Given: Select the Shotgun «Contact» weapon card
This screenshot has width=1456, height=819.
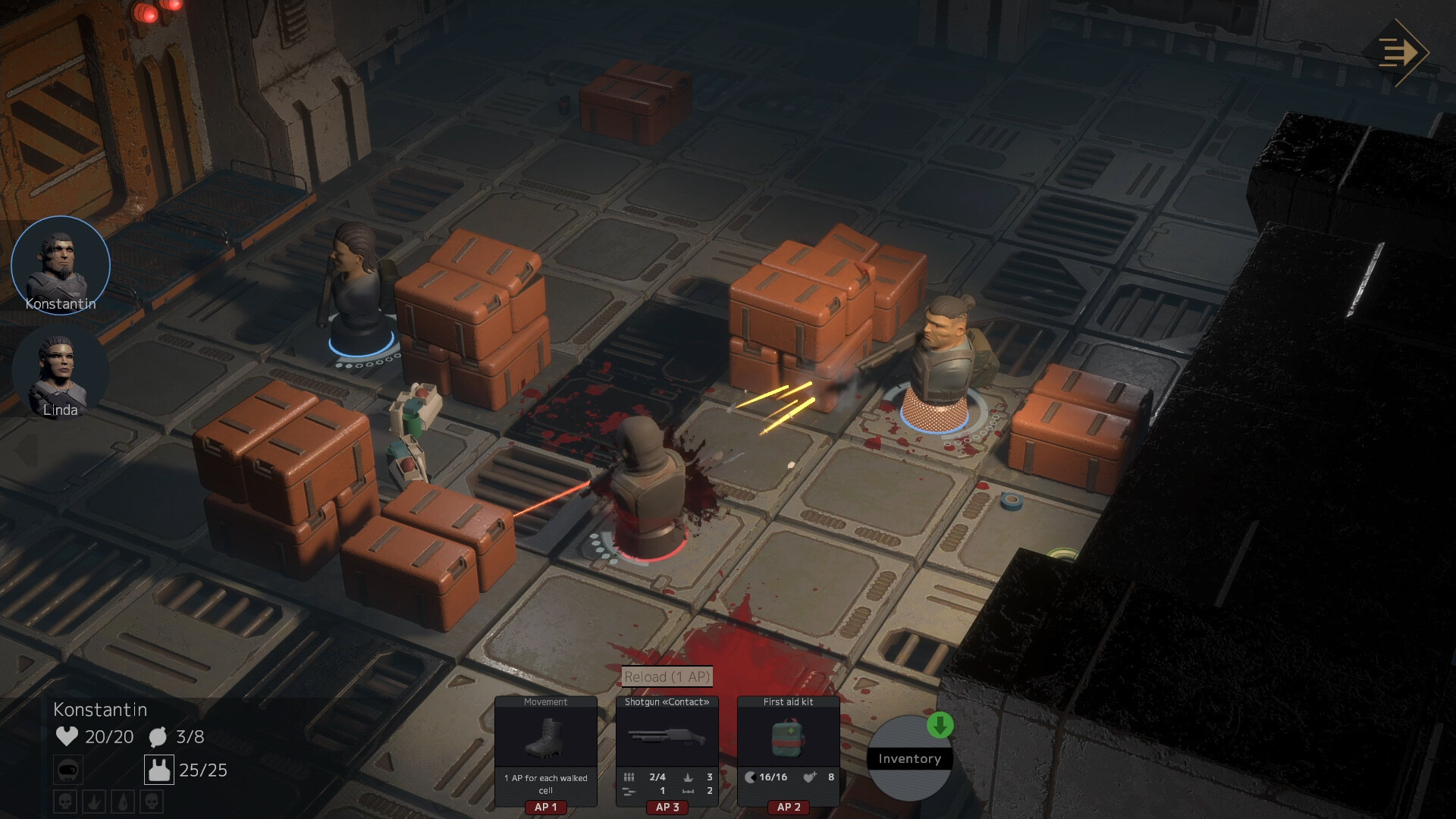Looking at the screenshot, I should [x=667, y=750].
